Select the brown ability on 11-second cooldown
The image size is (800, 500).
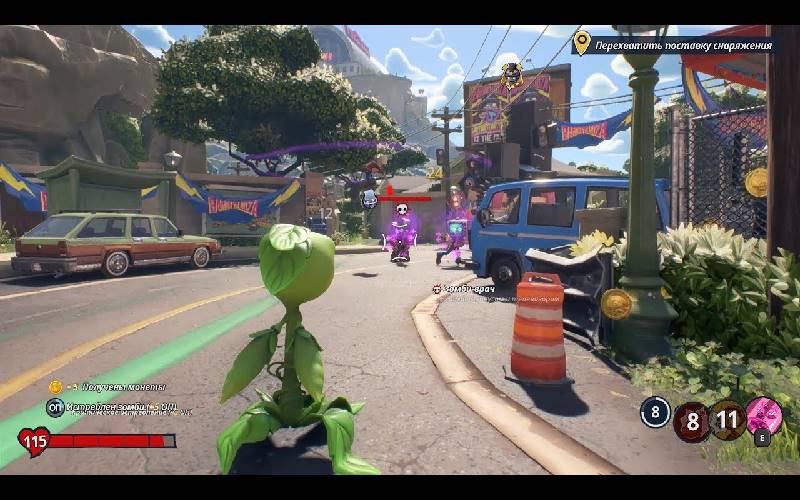point(727,420)
